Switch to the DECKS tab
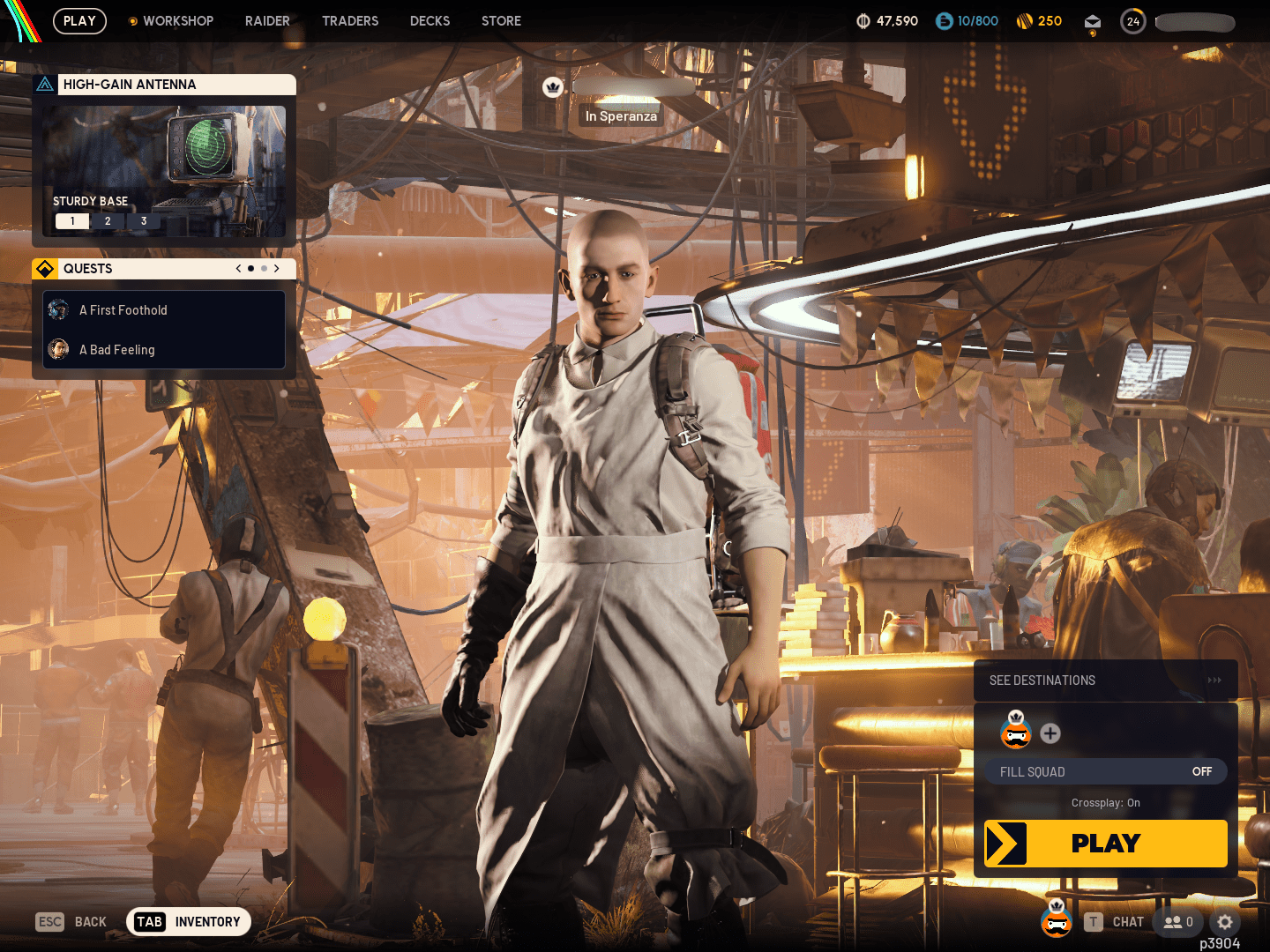 click(430, 20)
